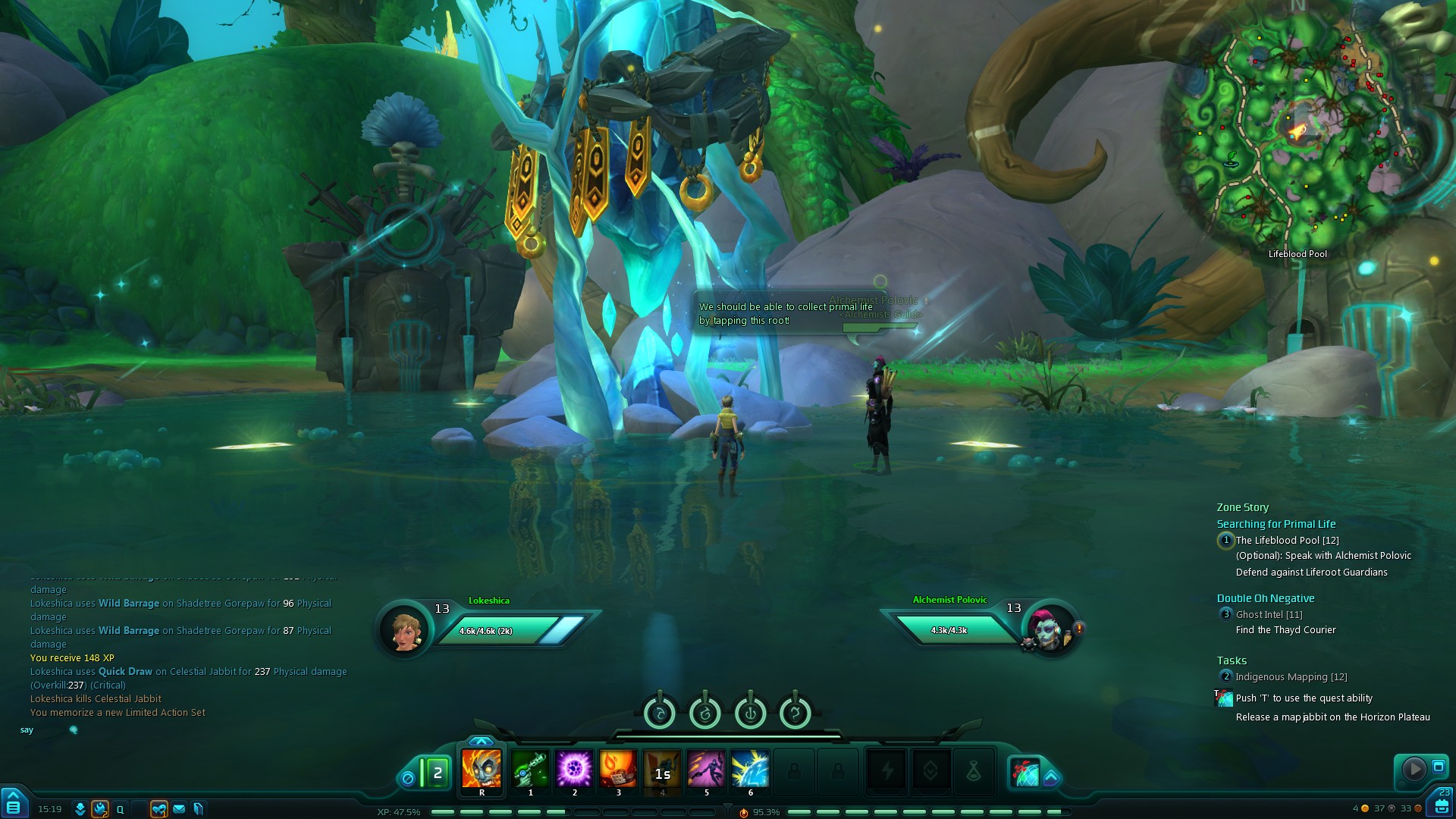Click Alchemist Polovic's target portrait
The width and height of the screenshot is (1456, 819).
pyautogui.click(x=1049, y=628)
